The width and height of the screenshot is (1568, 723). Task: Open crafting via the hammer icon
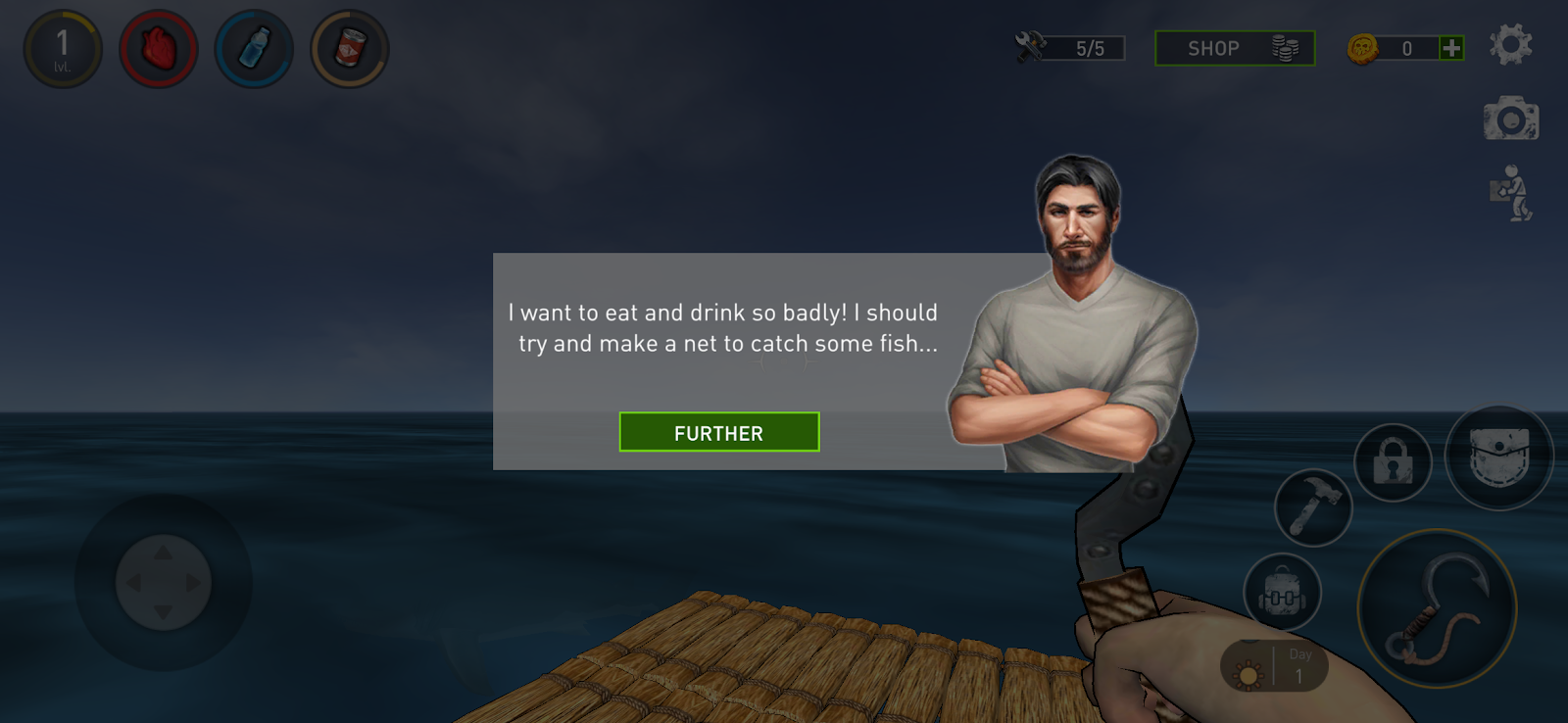(1314, 509)
